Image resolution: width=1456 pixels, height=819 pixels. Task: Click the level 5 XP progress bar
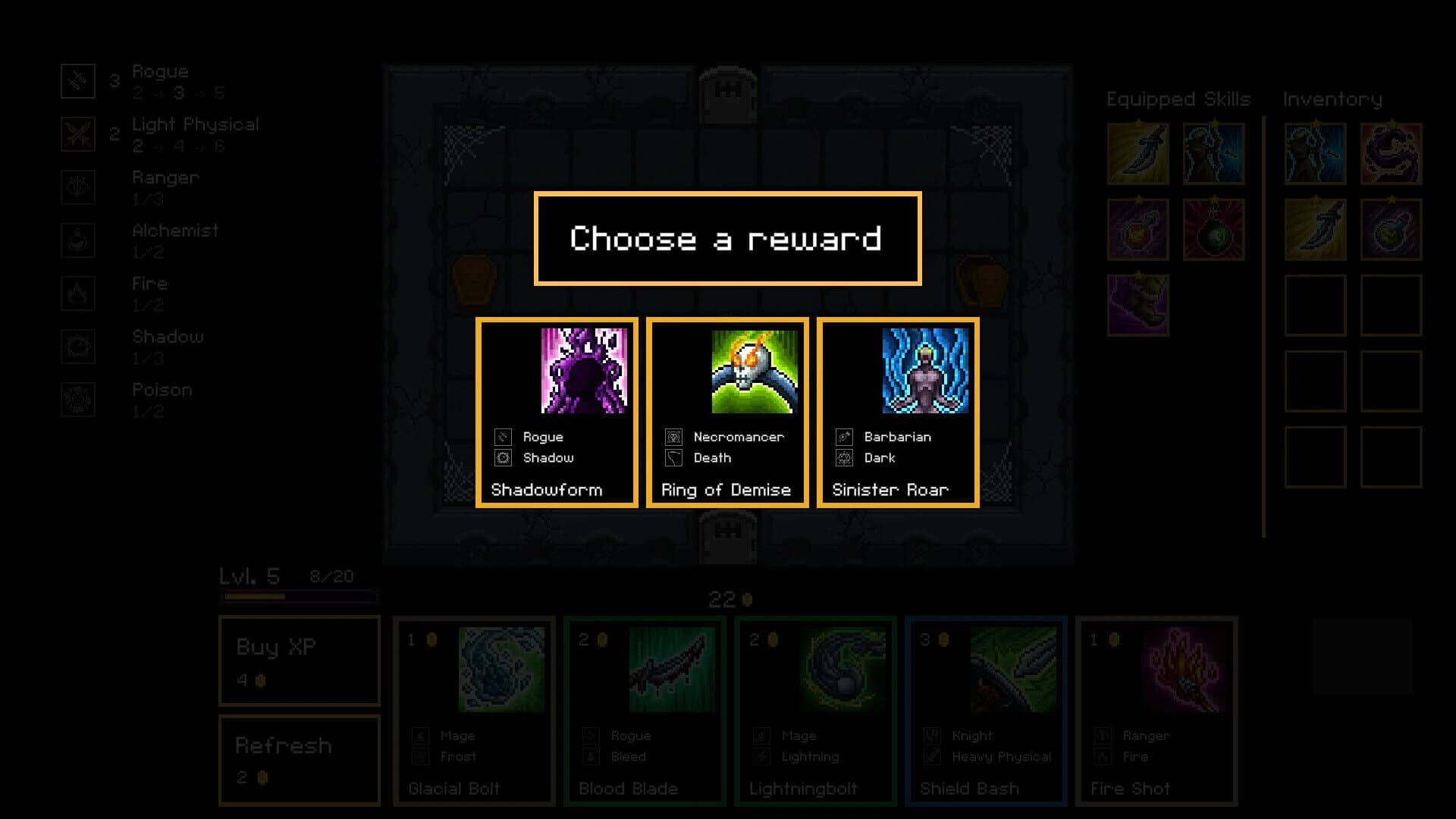click(x=300, y=597)
